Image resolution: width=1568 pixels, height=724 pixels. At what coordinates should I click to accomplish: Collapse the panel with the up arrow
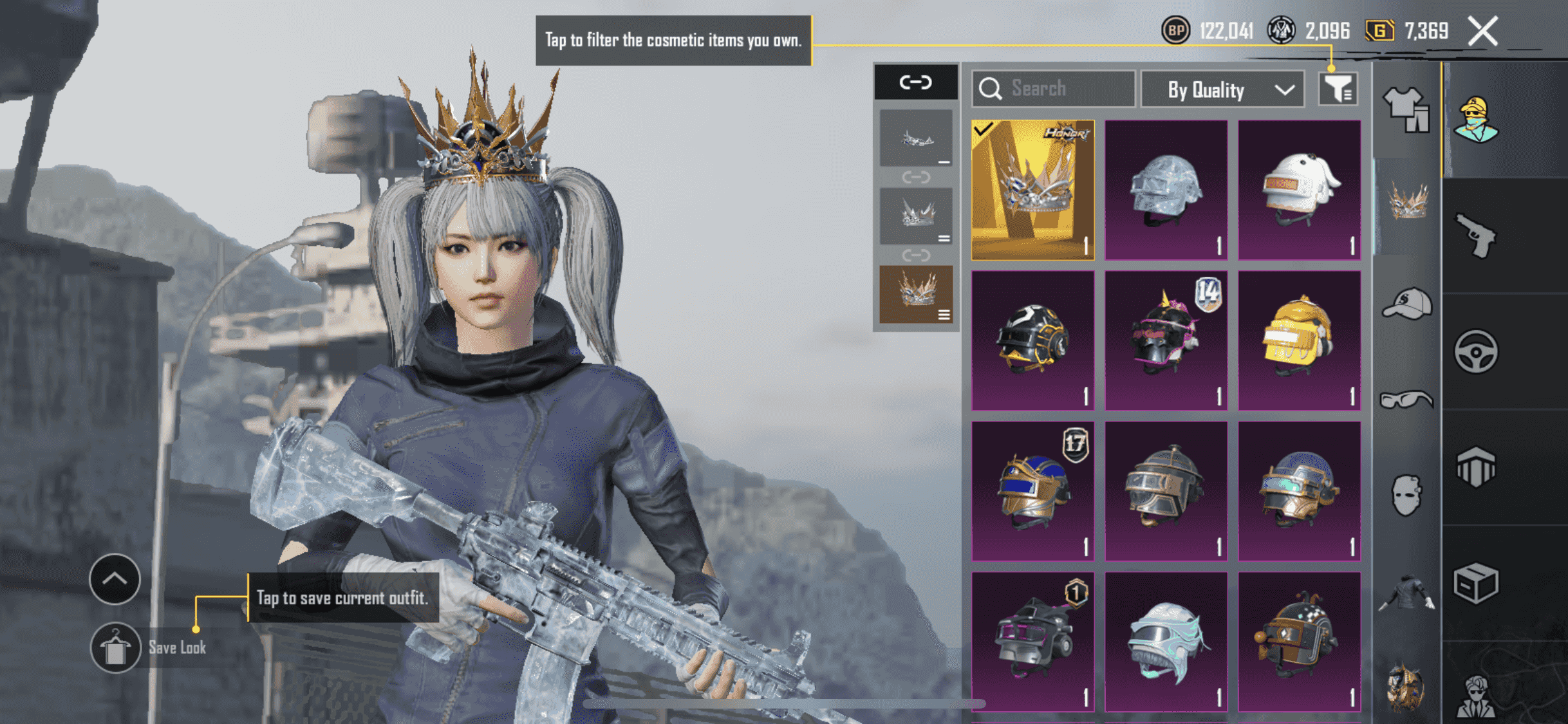(115, 579)
